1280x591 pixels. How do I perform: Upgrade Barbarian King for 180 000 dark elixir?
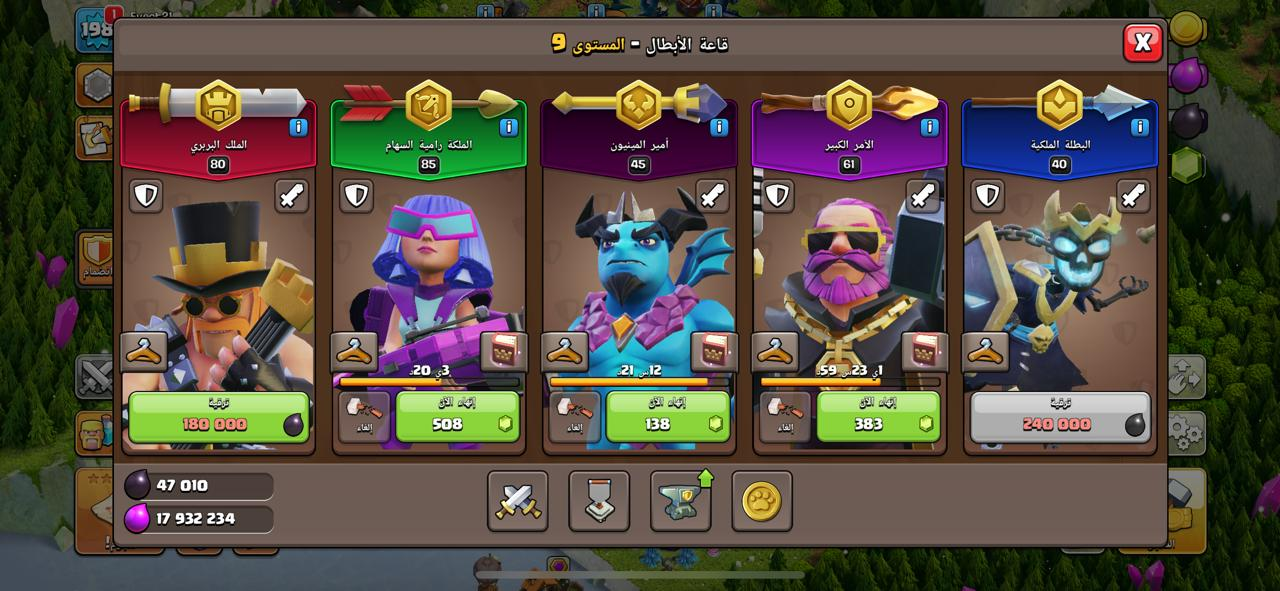click(x=218, y=416)
